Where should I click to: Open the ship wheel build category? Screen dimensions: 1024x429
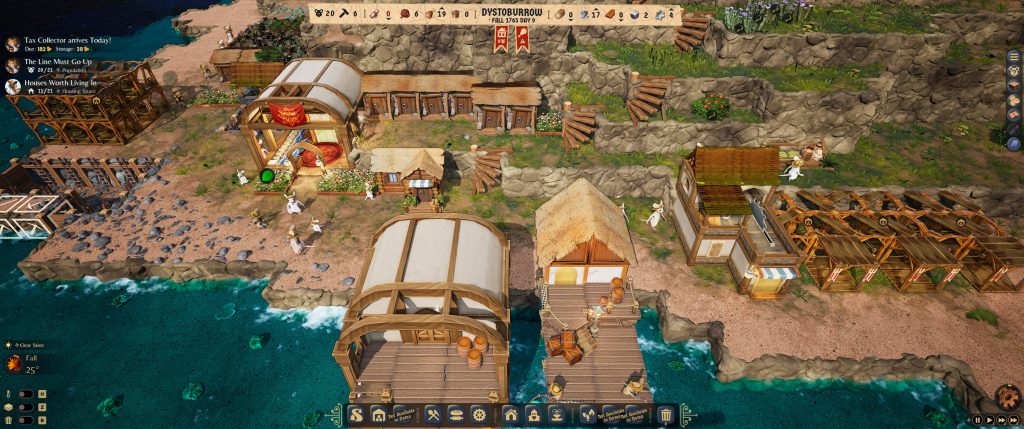point(479,414)
